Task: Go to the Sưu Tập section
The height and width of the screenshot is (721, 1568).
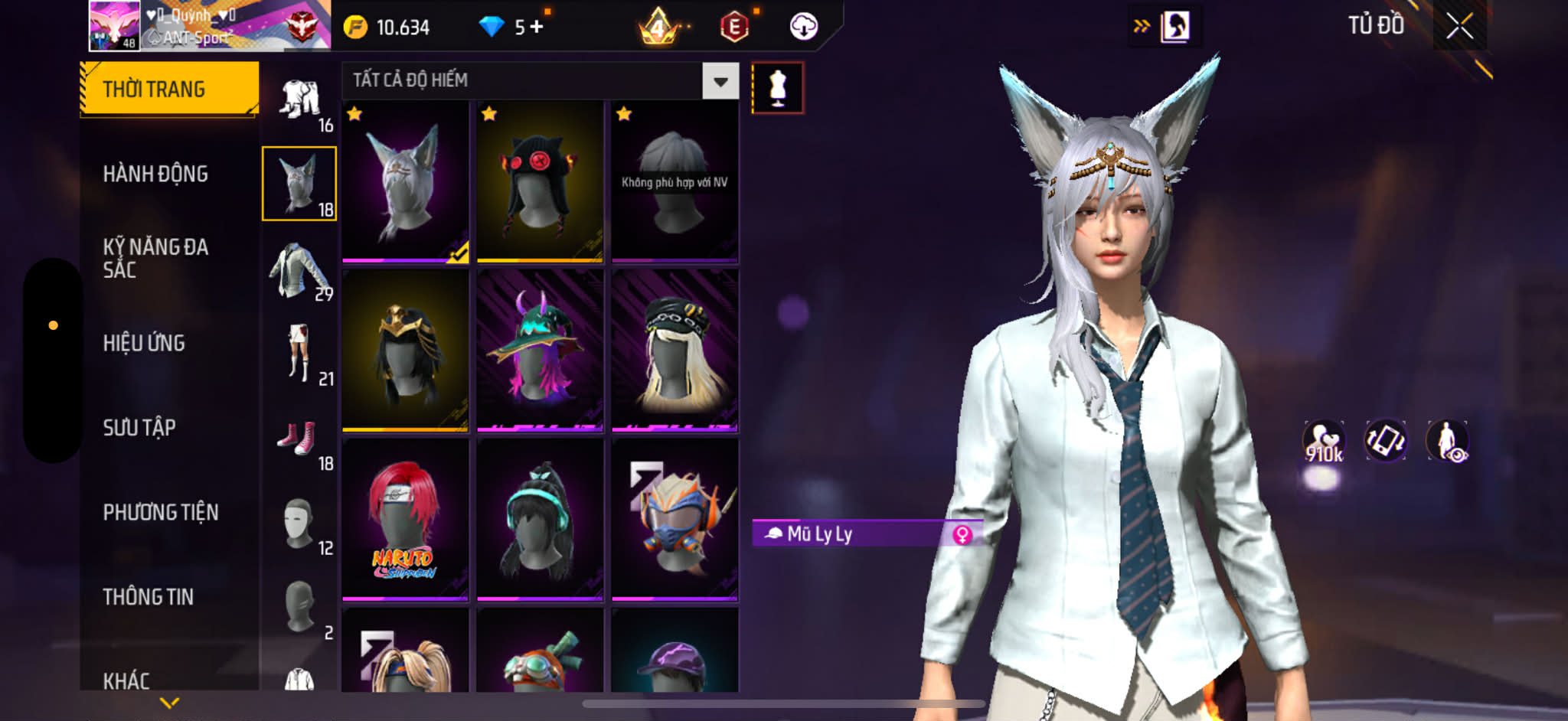Action: pyautogui.click(x=139, y=427)
